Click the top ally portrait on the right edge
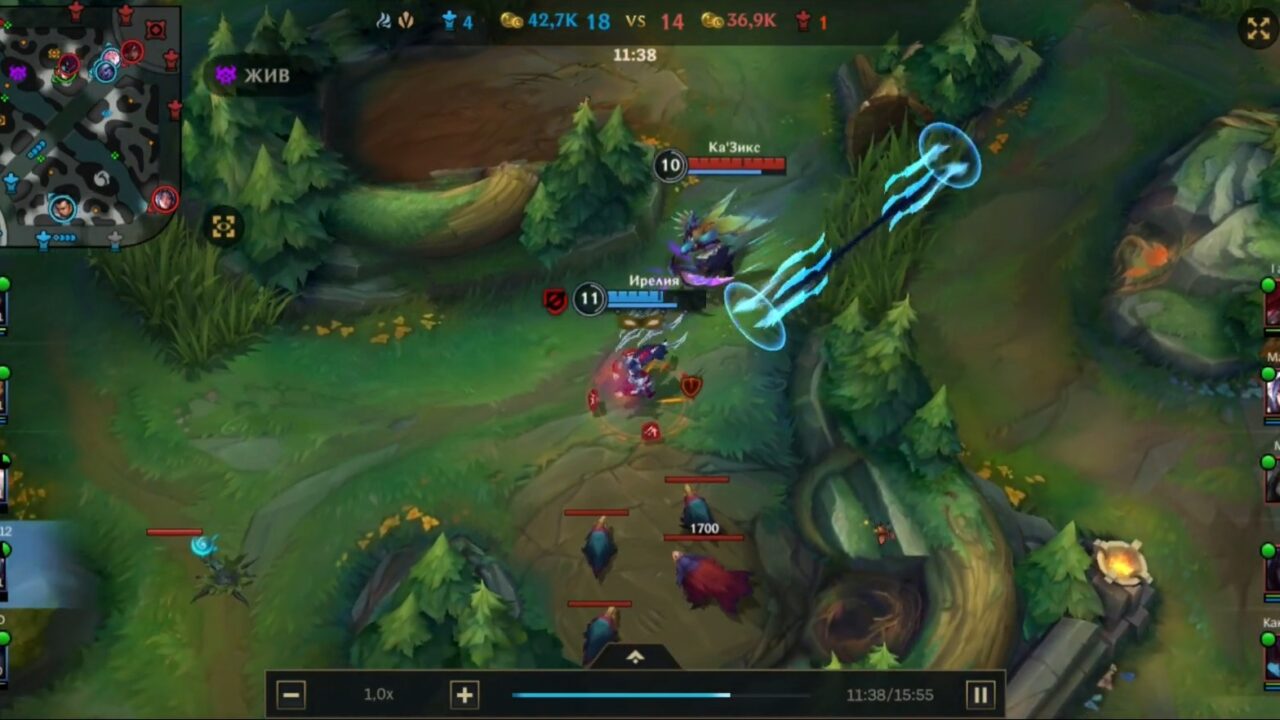1280x720 pixels. [x=1272, y=310]
